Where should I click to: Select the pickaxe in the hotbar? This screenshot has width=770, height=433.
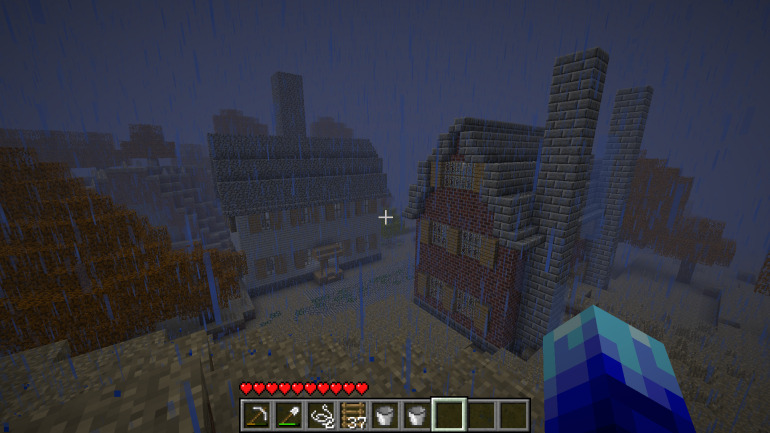pos(257,414)
